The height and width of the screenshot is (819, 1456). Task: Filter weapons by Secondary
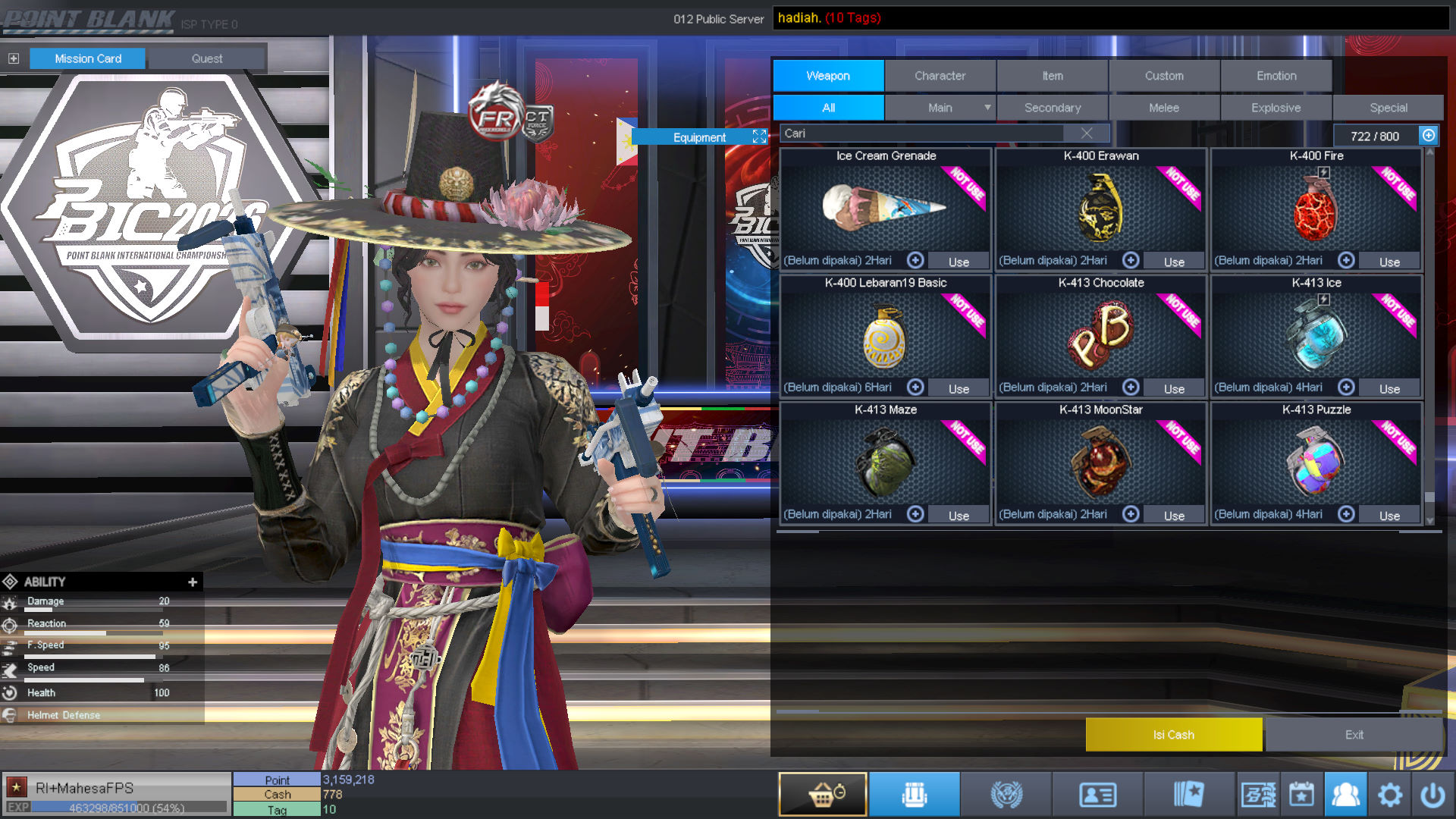tap(1052, 108)
